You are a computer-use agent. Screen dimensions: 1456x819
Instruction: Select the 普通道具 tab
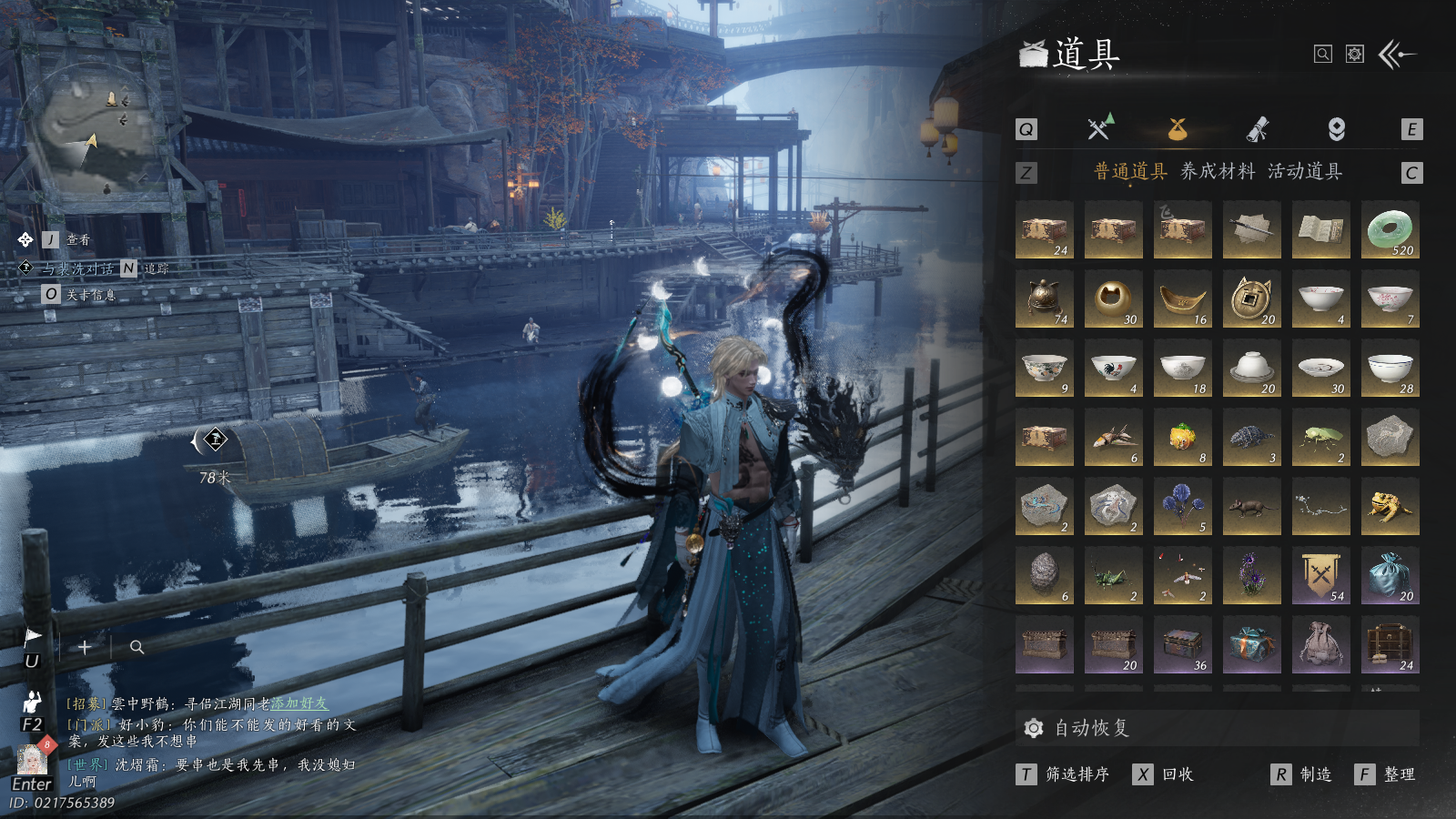click(x=1130, y=171)
